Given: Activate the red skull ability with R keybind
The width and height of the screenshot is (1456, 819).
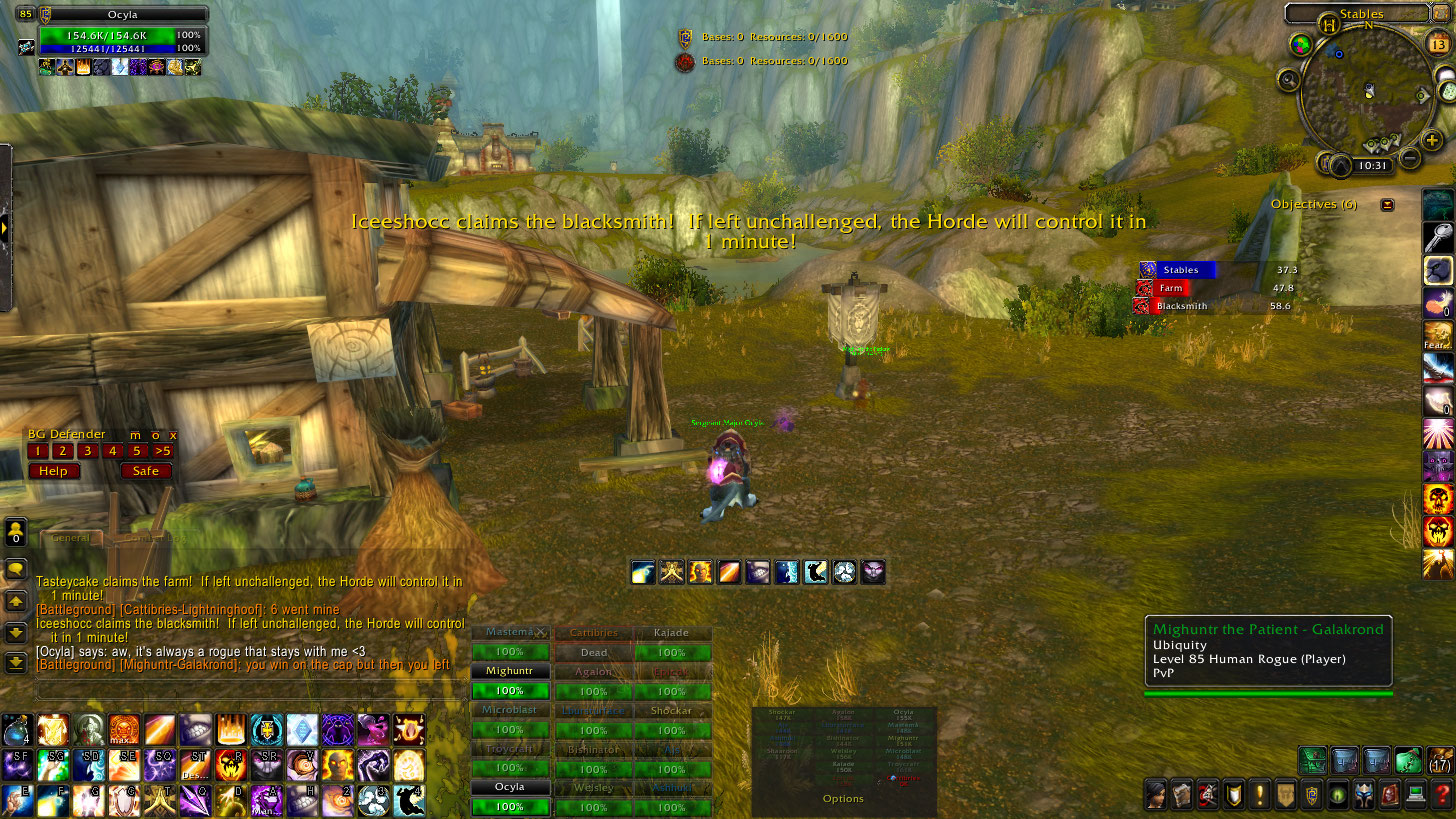Looking at the screenshot, I should pyautogui.click(x=231, y=765).
